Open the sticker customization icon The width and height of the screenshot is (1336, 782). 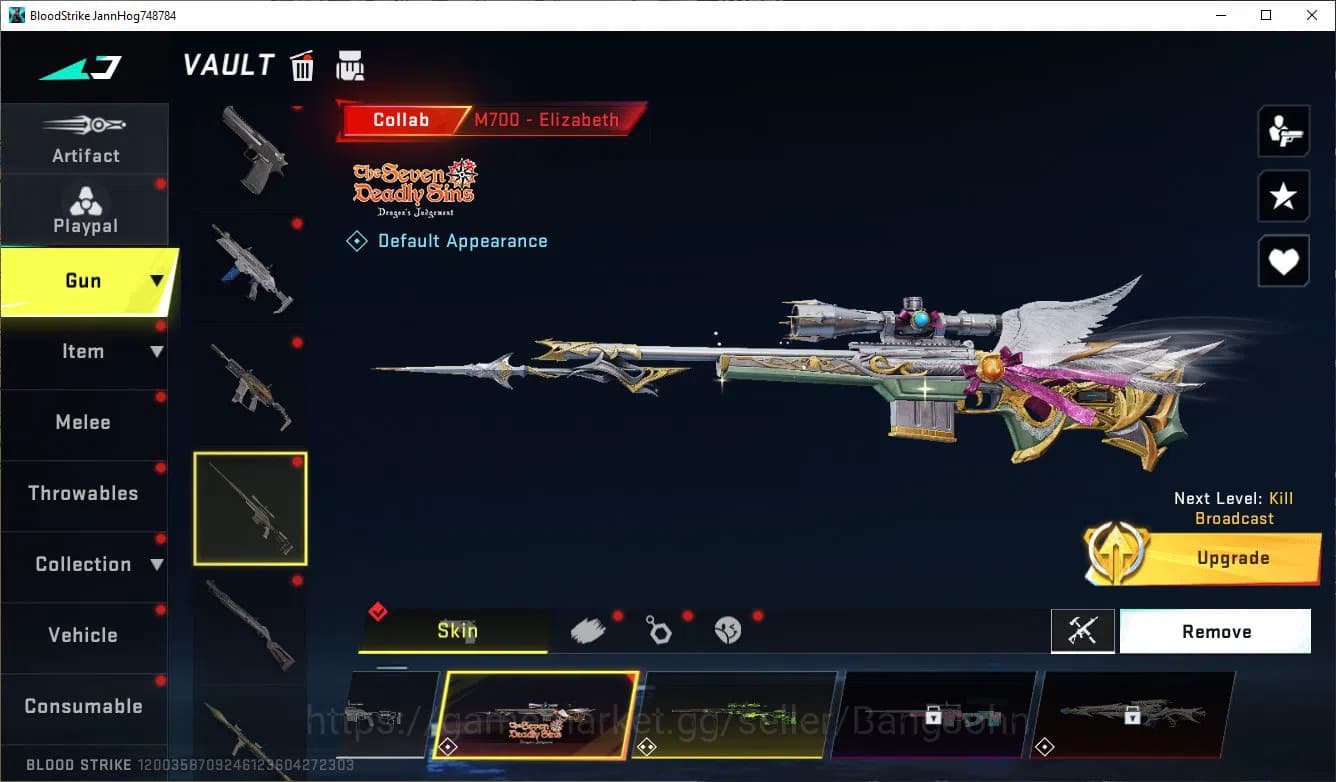[x=727, y=630]
